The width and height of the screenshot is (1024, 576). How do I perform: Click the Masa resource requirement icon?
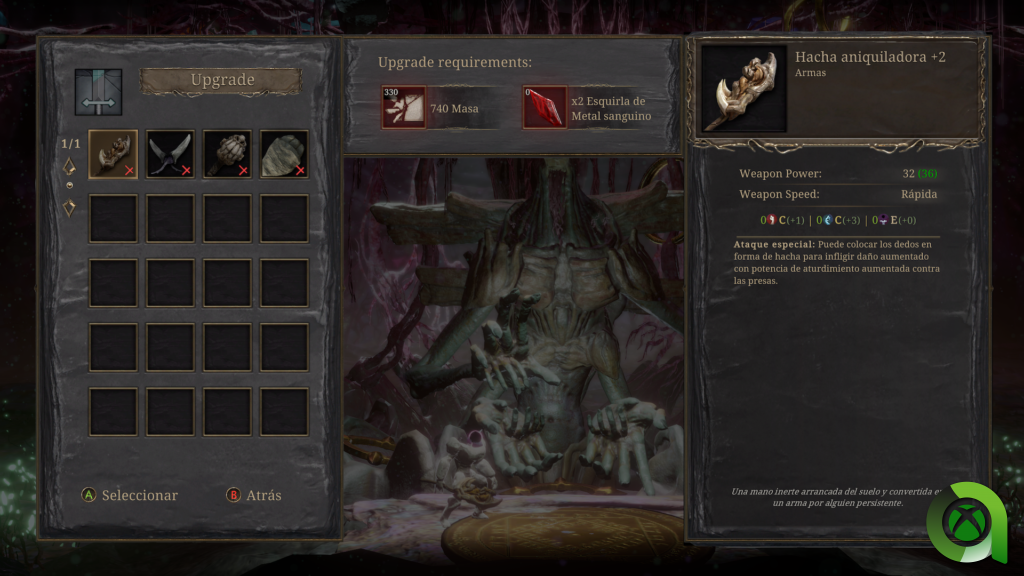point(403,107)
